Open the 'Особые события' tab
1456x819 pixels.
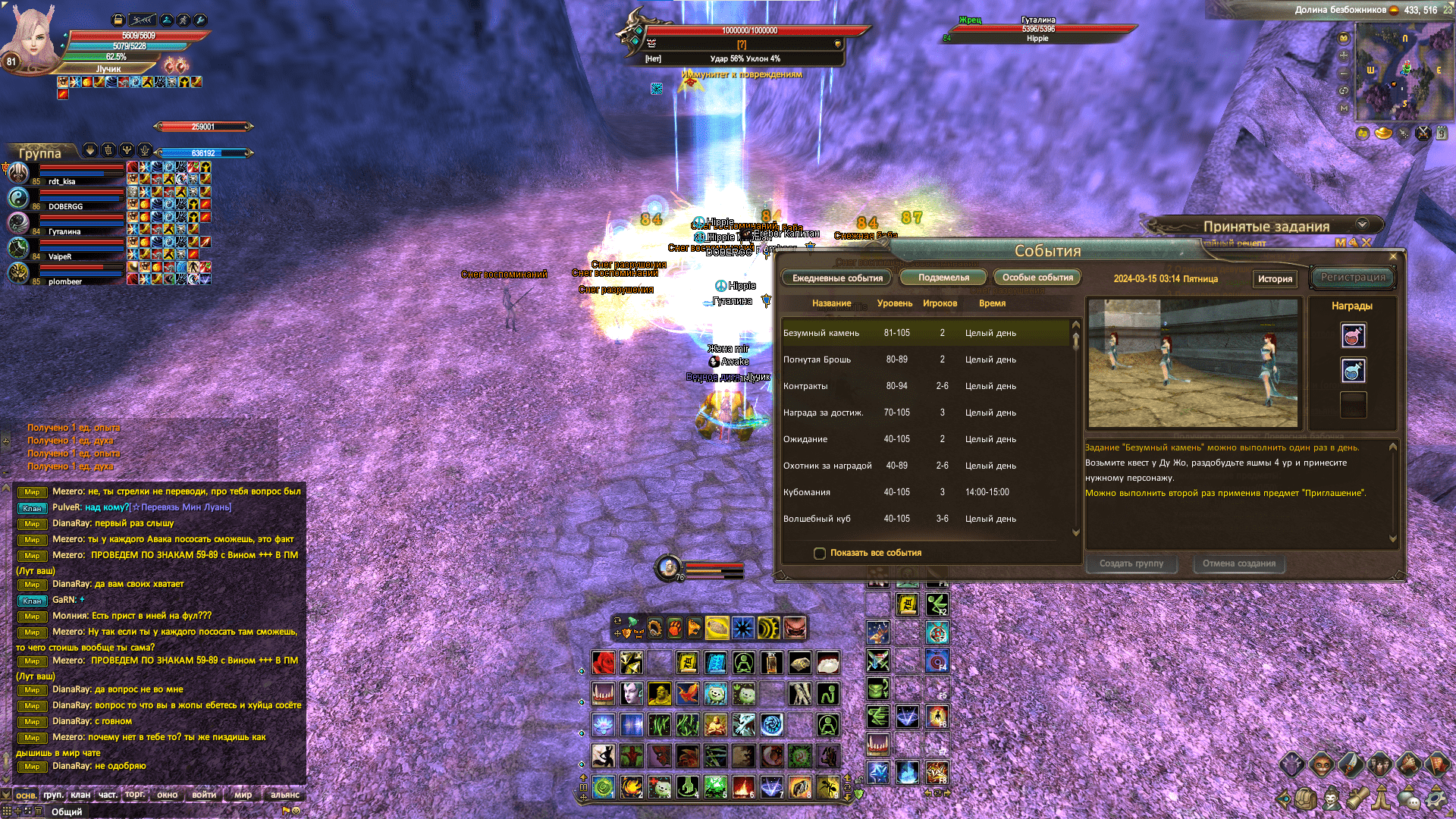(1037, 277)
